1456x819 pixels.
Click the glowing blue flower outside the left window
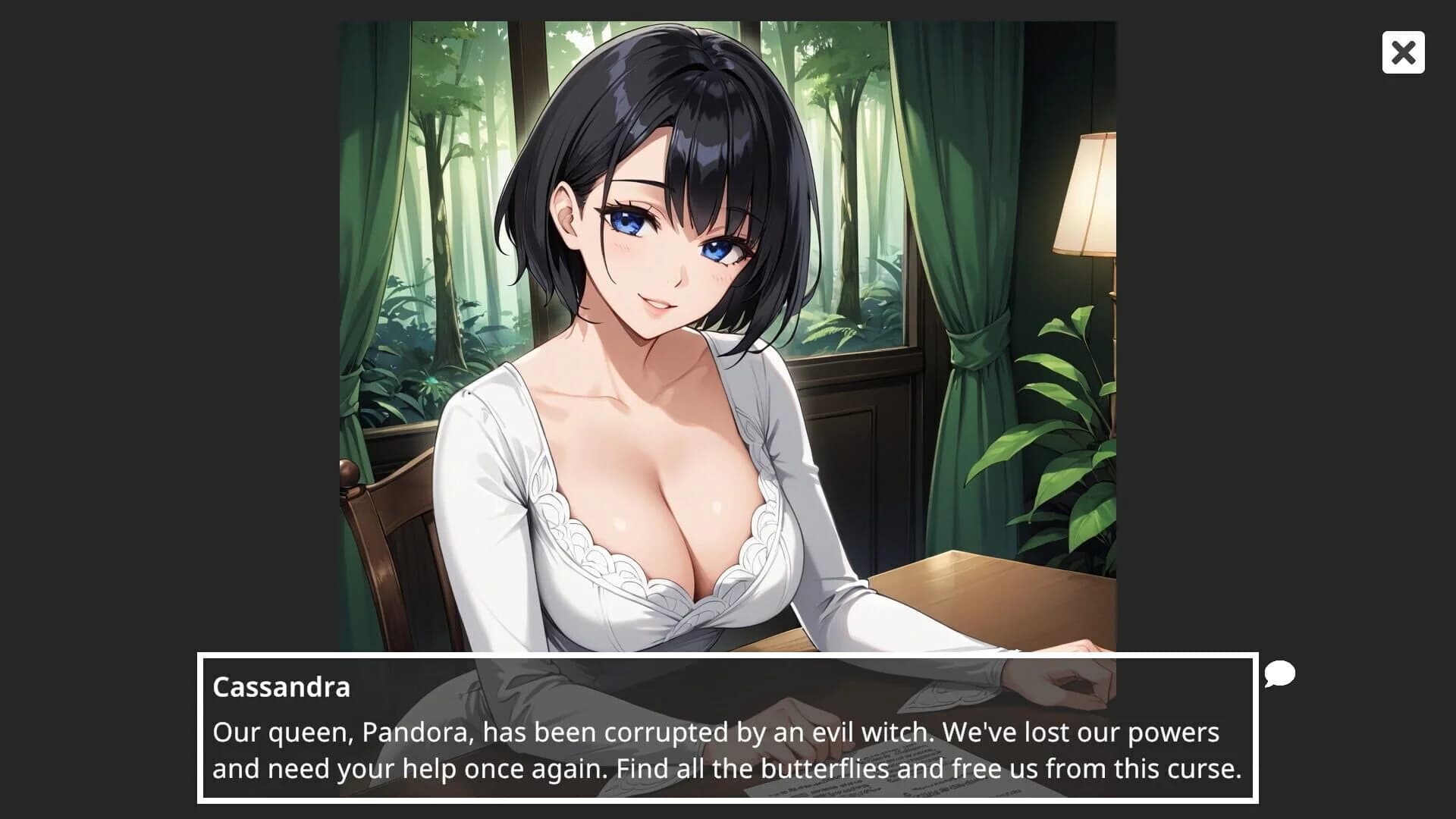(431, 380)
